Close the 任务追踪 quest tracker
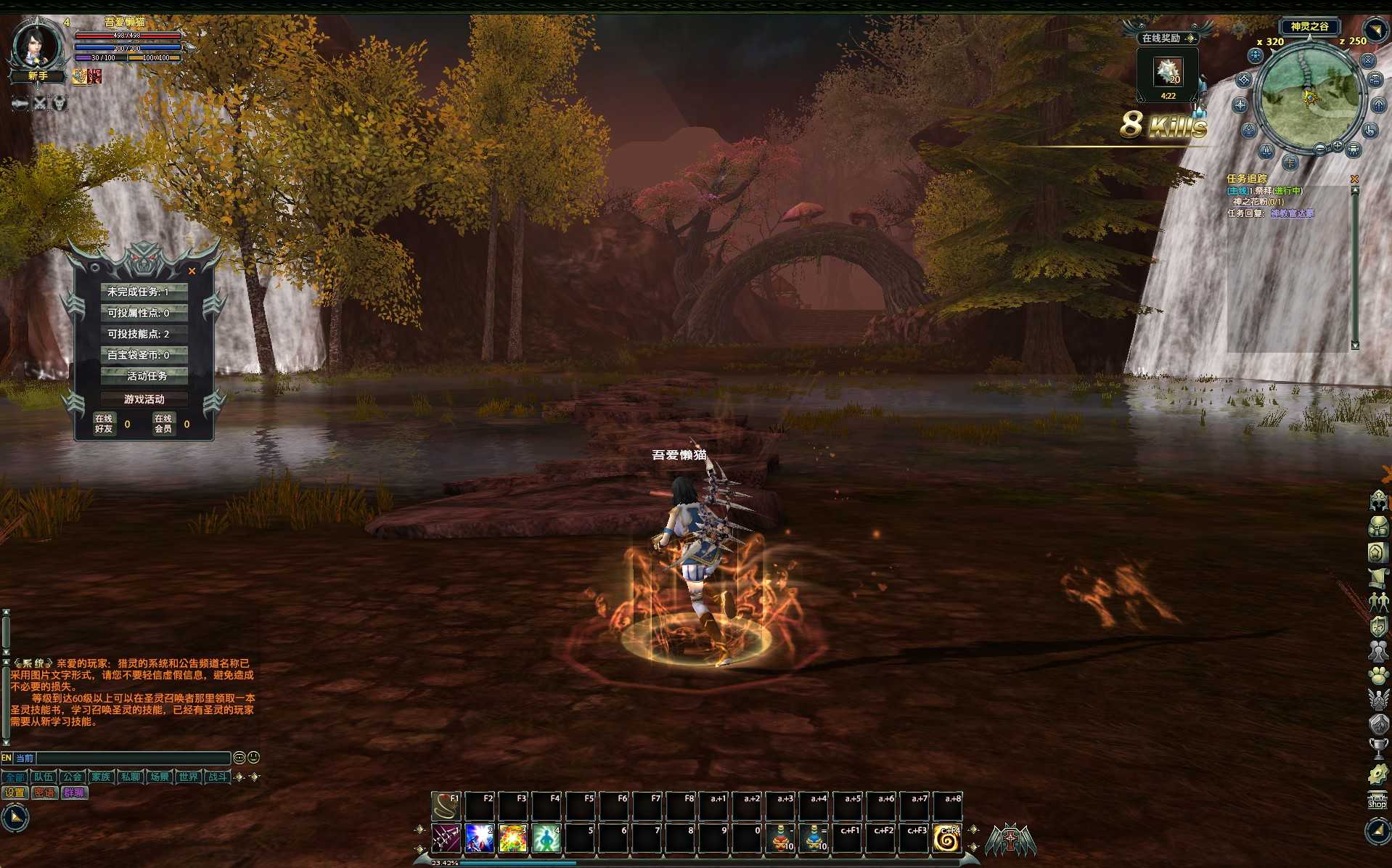The image size is (1392, 868). point(1354,179)
